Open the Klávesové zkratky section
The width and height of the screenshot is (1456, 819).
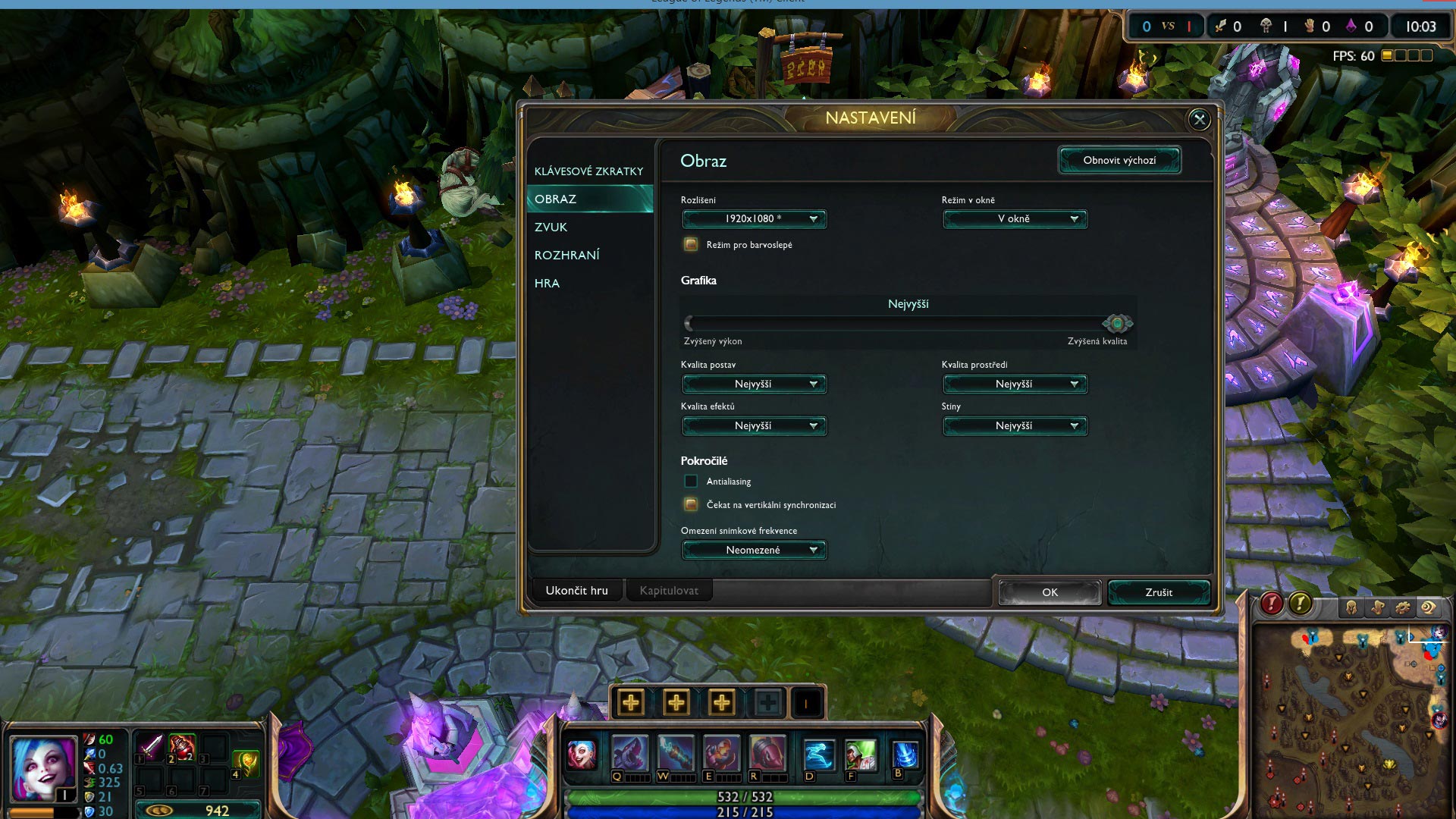588,171
